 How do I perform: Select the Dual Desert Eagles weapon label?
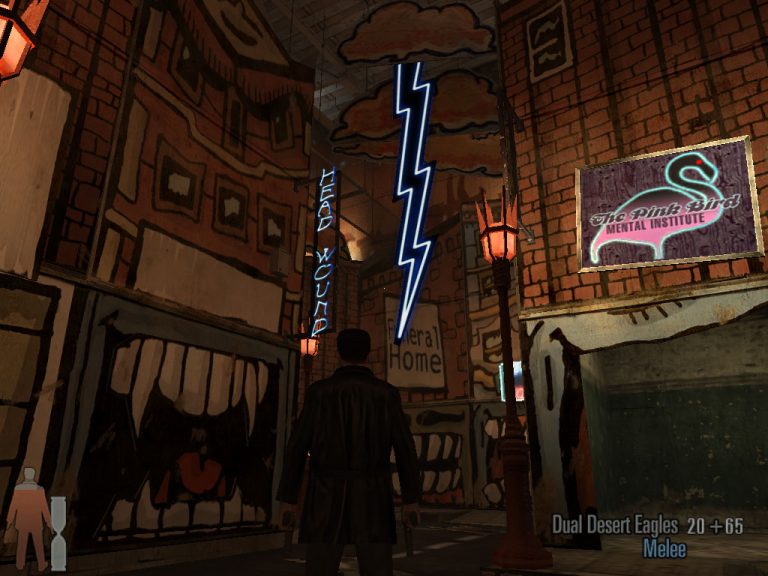(x=614, y=525)
